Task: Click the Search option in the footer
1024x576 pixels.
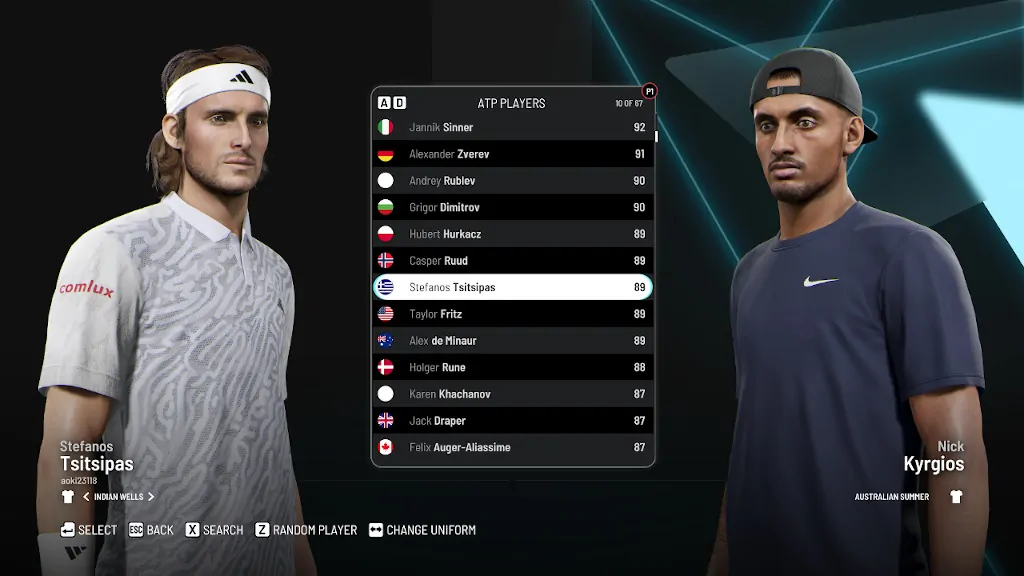Action: coord(214,530)
